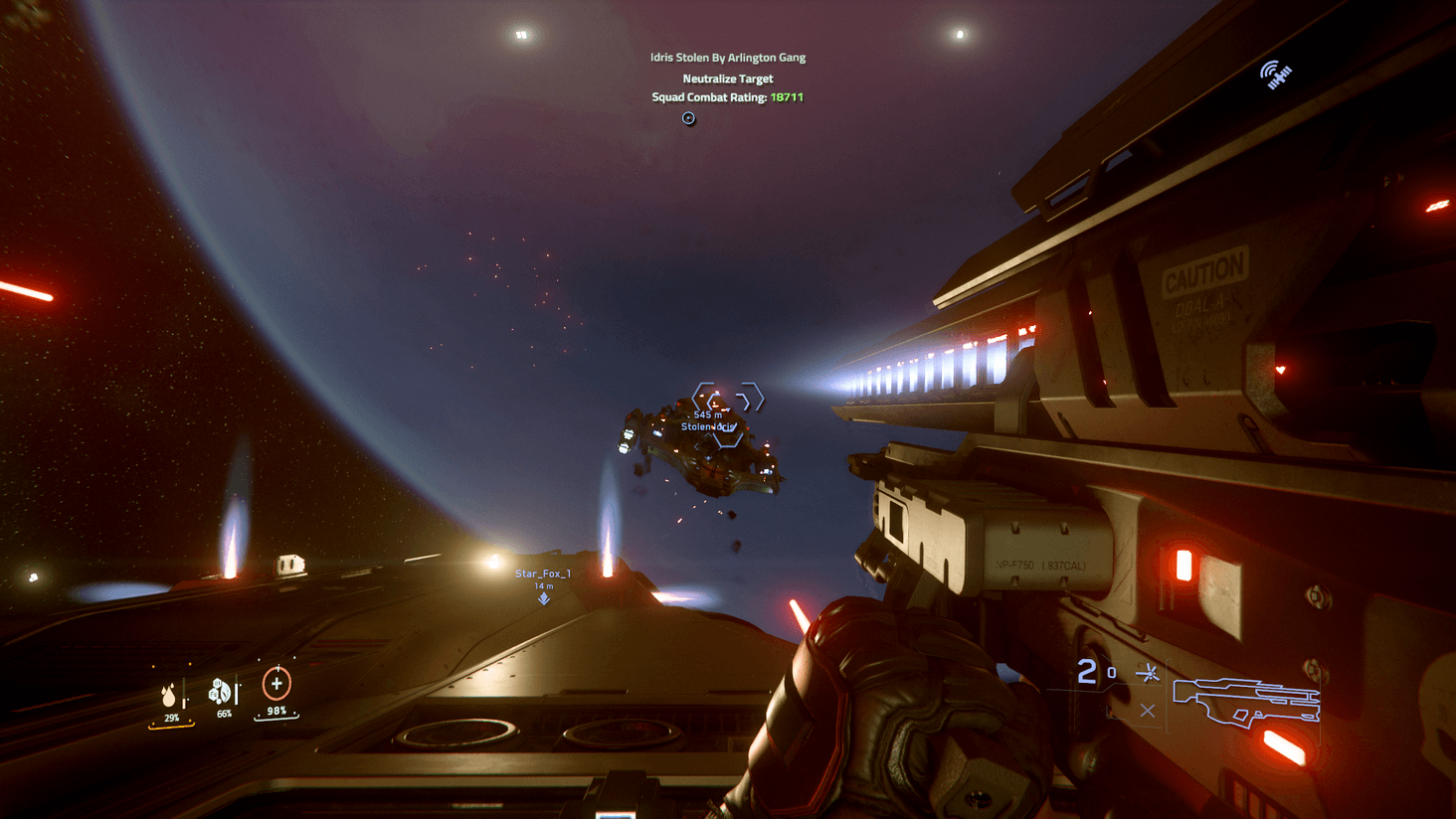The height and width of the screenshot is (819, 1456).
Task: Click the mission objective marker below the mission text
Action: click(x=686, y=118)
